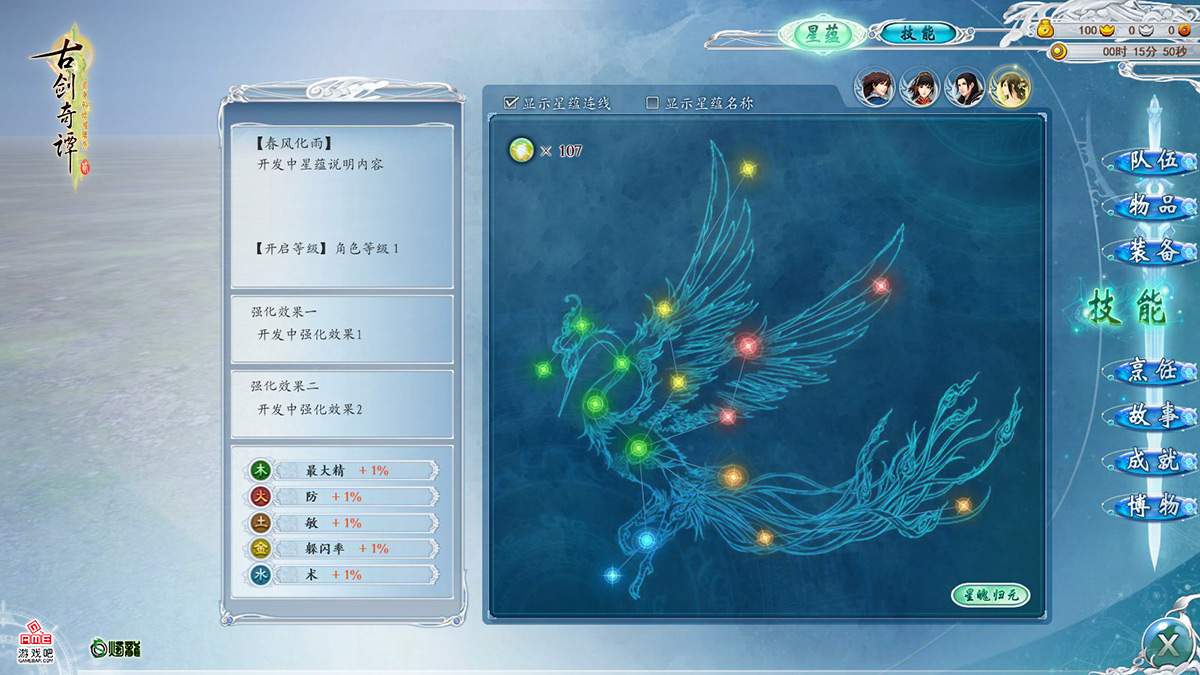Select the orange star node on the tail tip

coord(963,505)
